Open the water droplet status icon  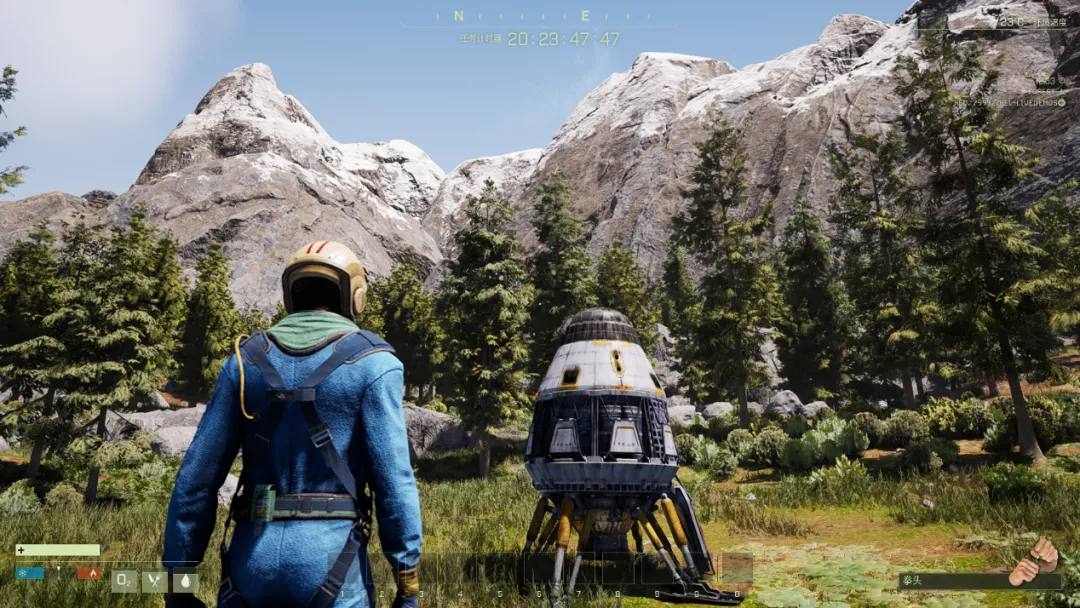point(184,581)
